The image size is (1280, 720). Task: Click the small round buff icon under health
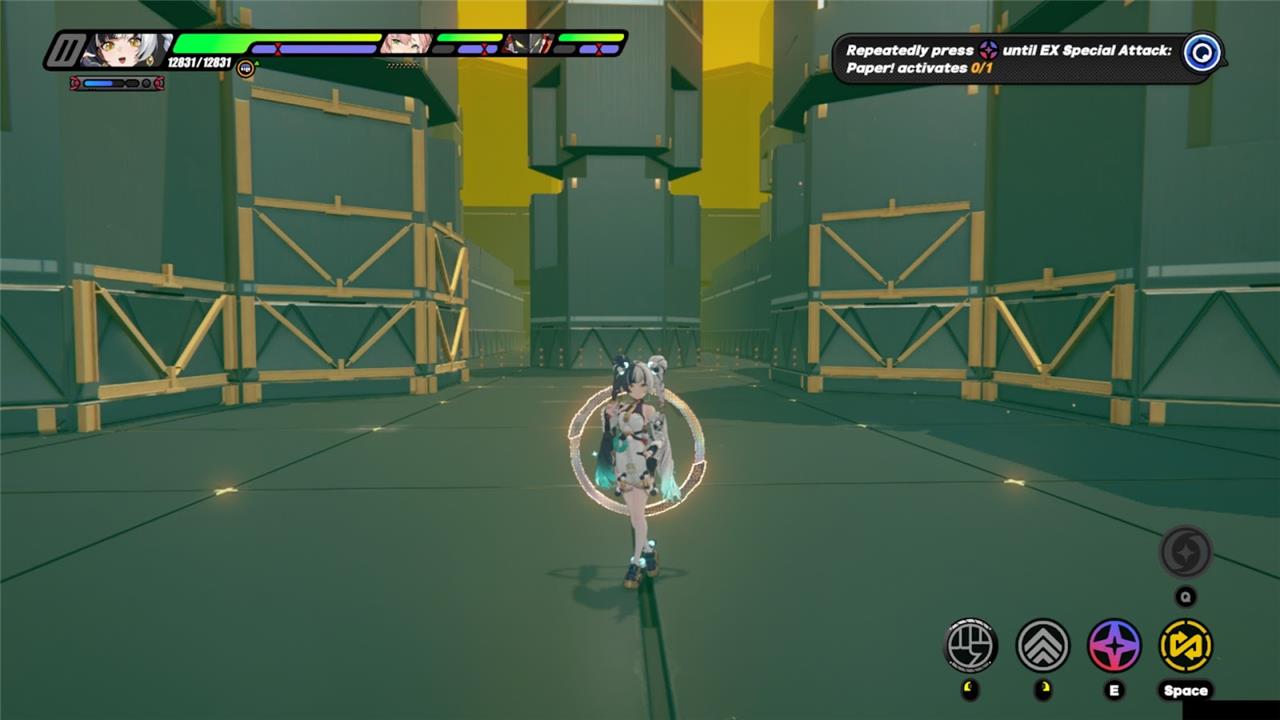(x=245, y=67)
